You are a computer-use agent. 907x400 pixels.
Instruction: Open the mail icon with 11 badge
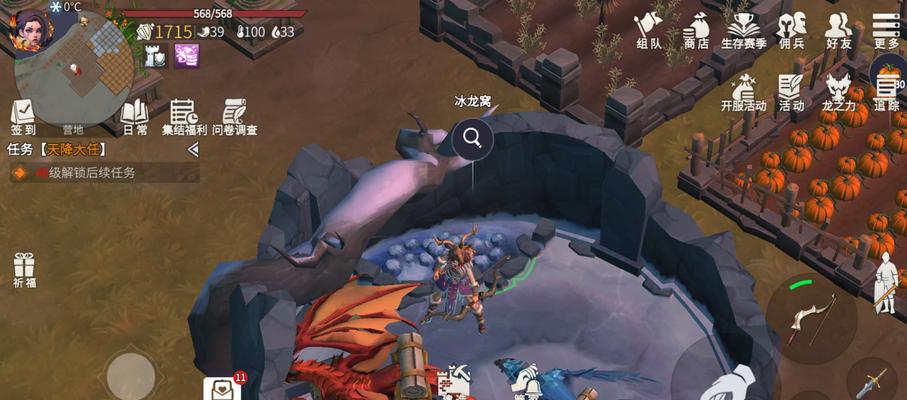click(x=222, y=388)
